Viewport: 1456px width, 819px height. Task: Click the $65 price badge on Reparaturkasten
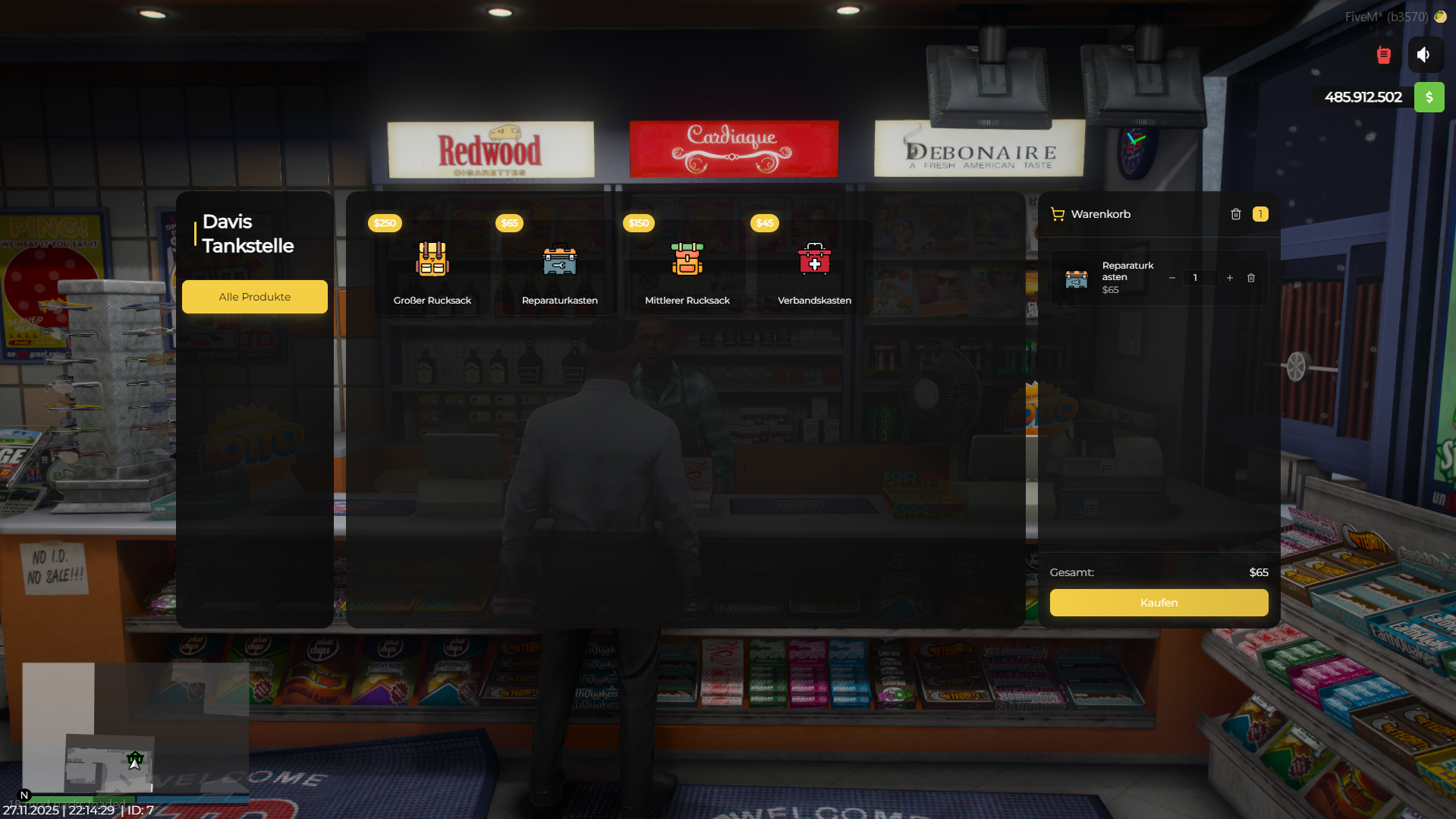509,222
